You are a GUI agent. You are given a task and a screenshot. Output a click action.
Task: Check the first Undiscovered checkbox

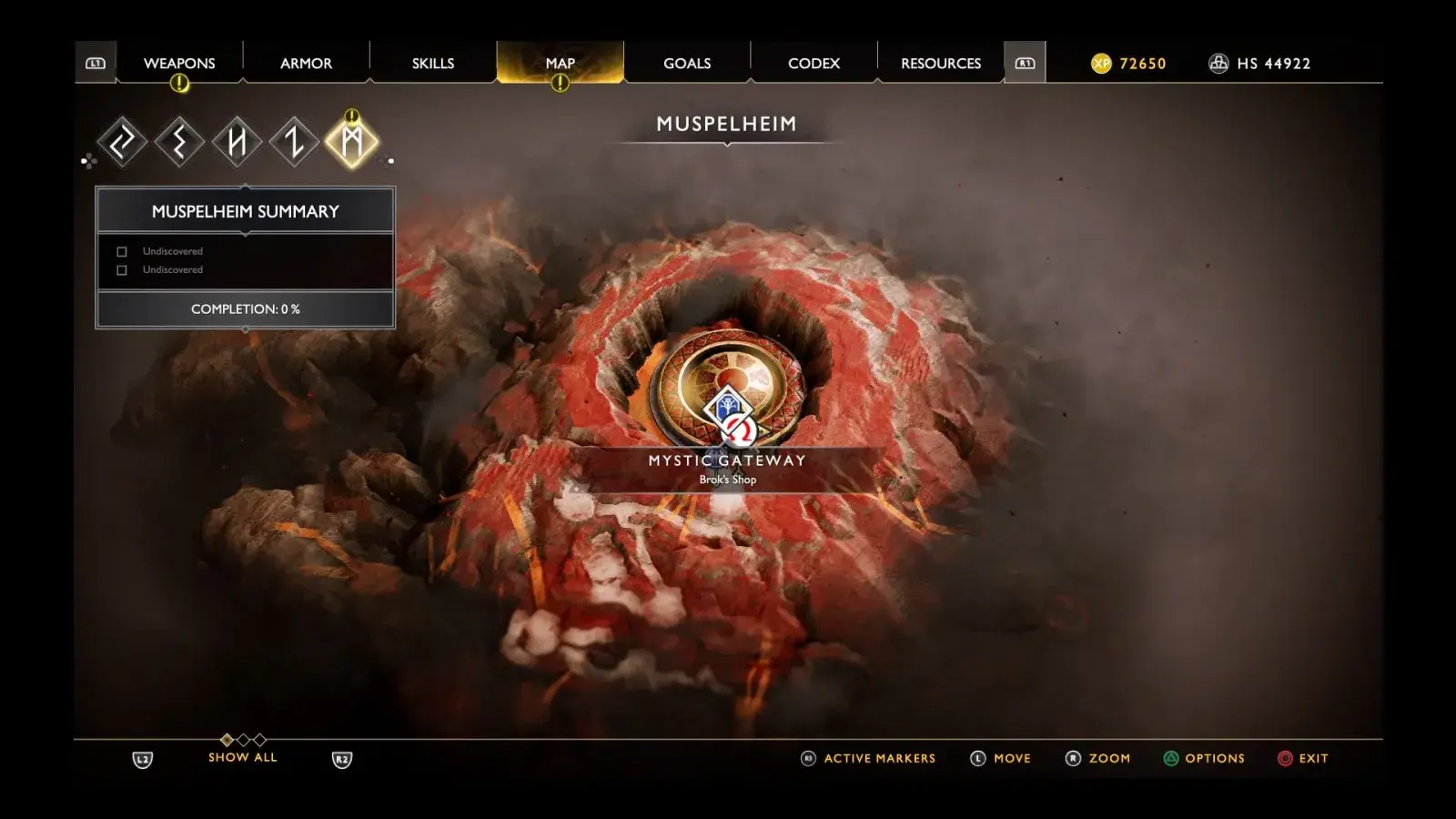pyautogui.click(x=121, y=250)
